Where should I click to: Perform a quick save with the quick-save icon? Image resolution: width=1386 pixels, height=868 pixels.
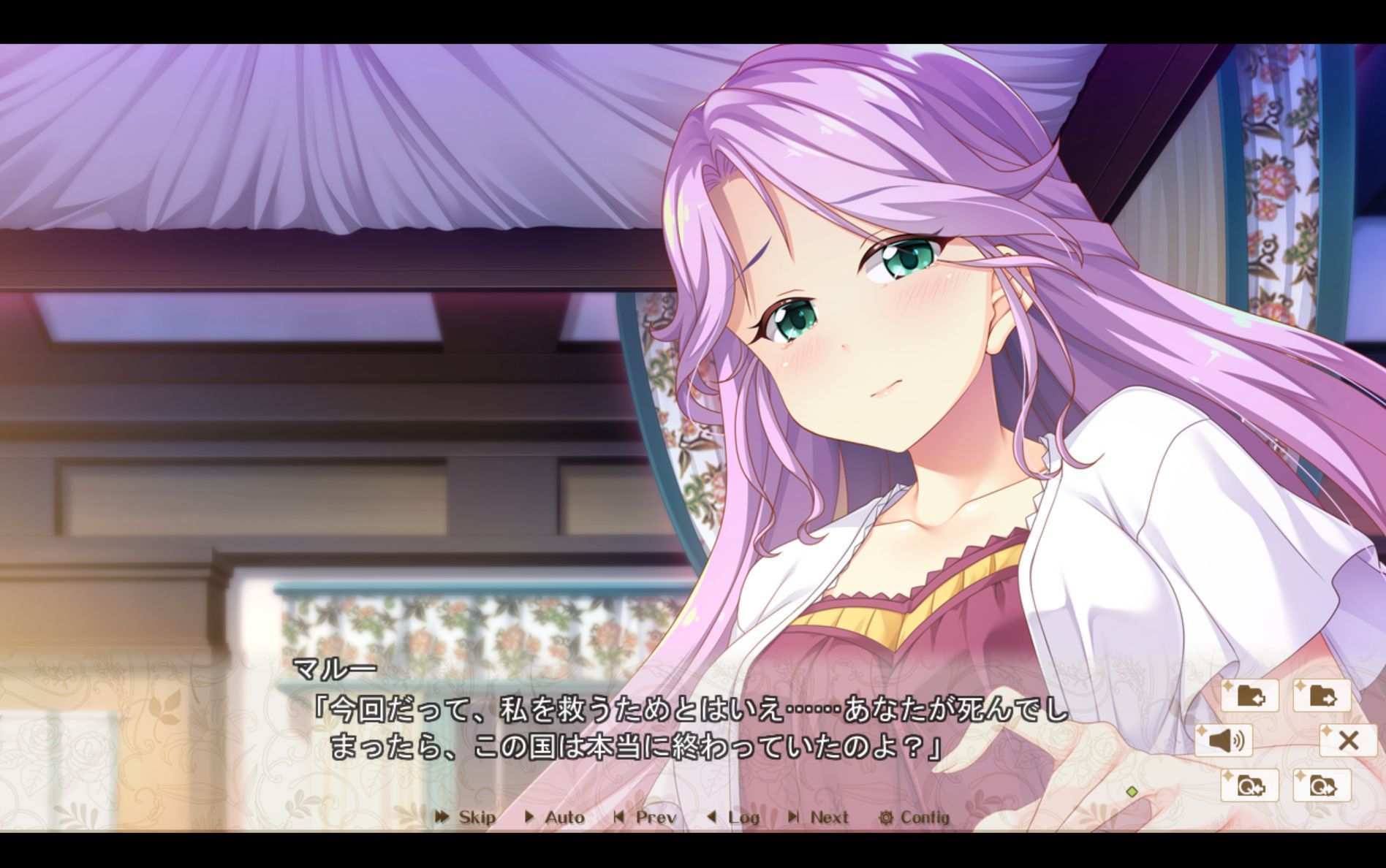[1249, 785]
